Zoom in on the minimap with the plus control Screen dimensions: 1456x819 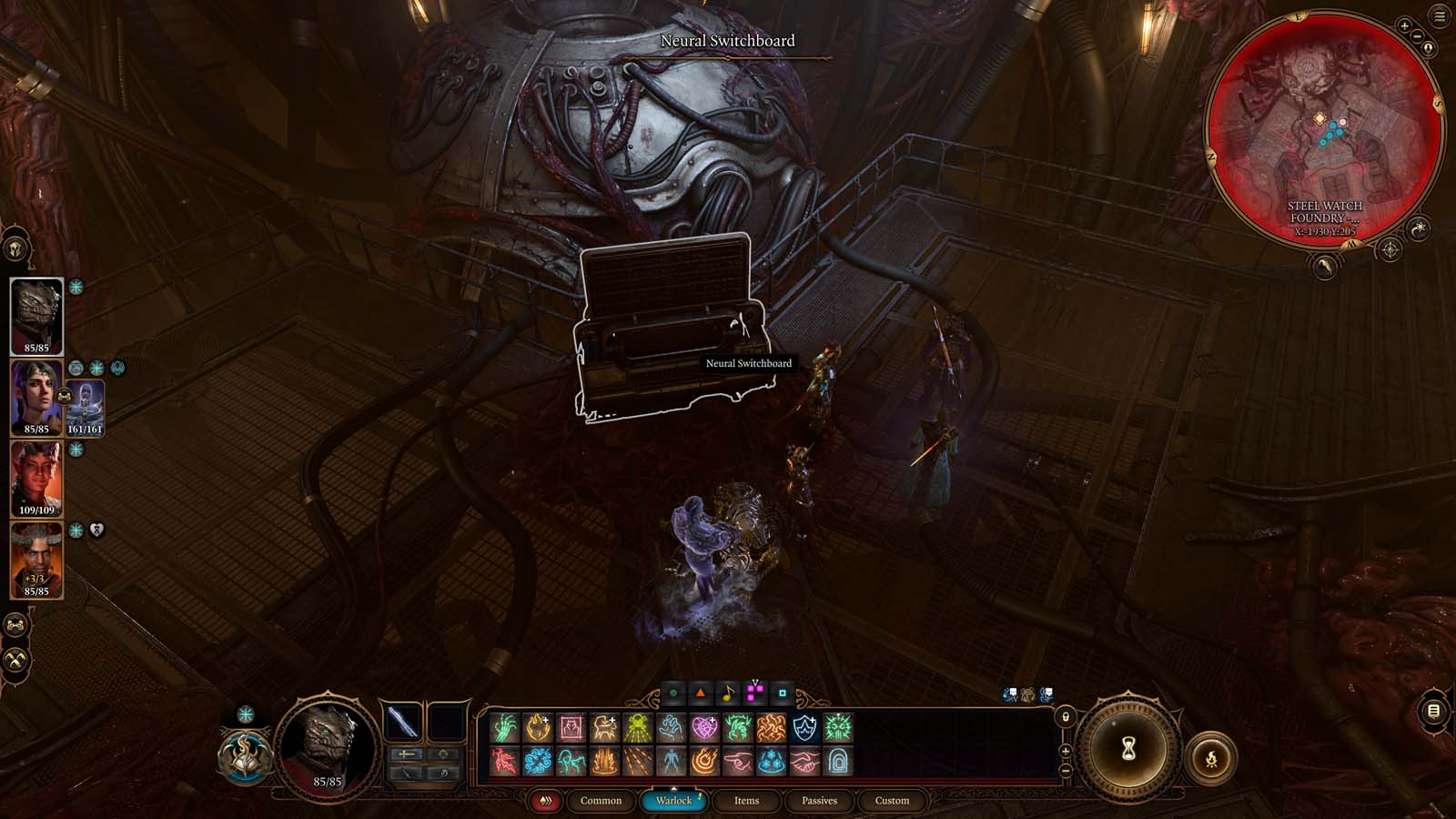(1404, 26)
